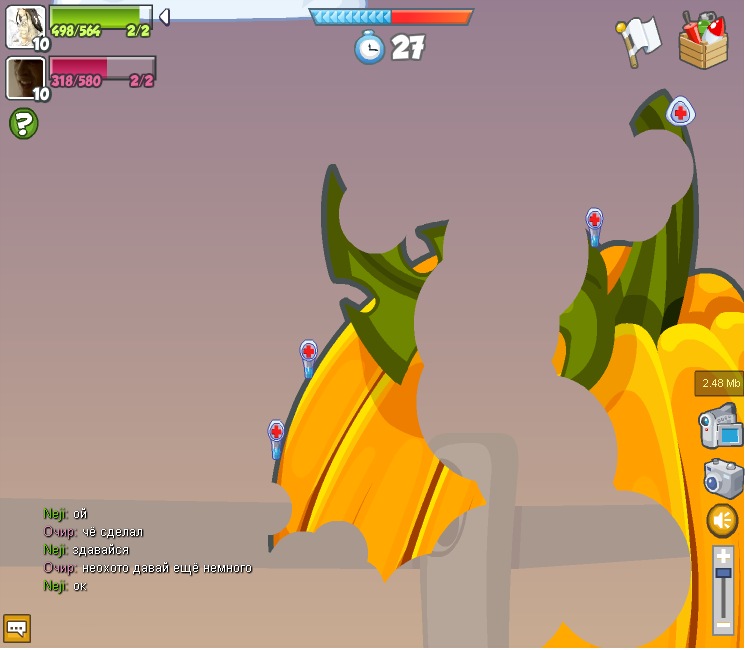
Task: Select the first player's avatar portrait
Action: coord(25,27)
